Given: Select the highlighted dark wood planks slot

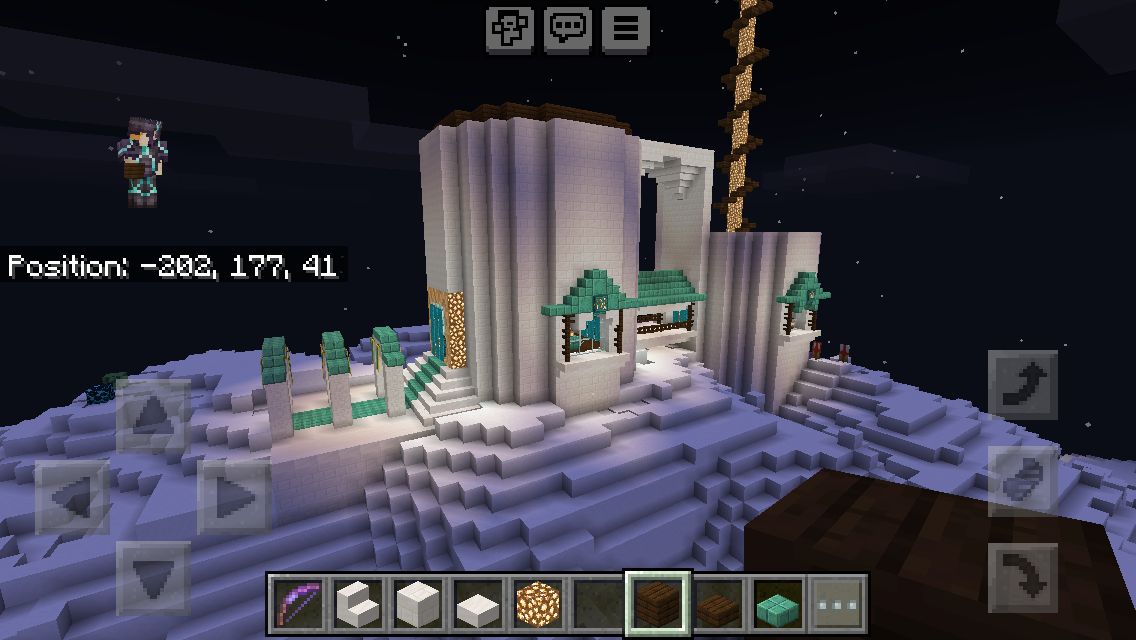Looking at the screenshot, I should tap(658, 603).
